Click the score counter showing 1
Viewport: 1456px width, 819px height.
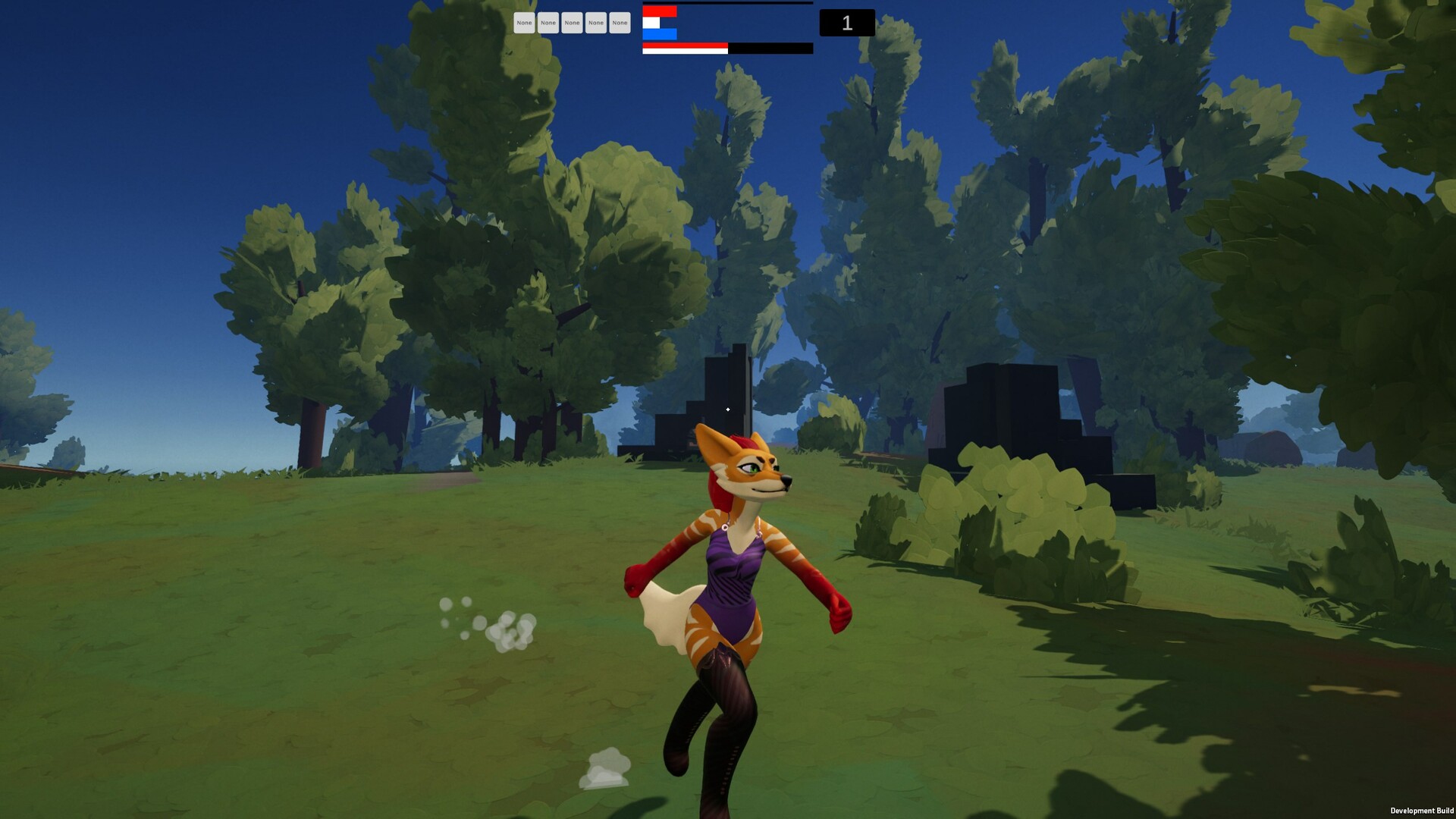coord(846,23)
